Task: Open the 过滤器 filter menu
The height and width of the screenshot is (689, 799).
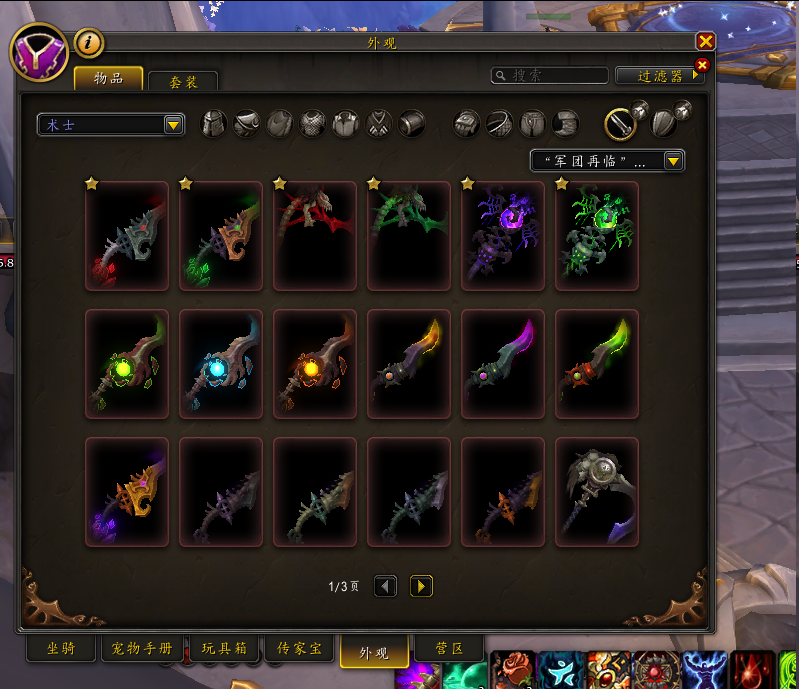Action: [659, 76]
